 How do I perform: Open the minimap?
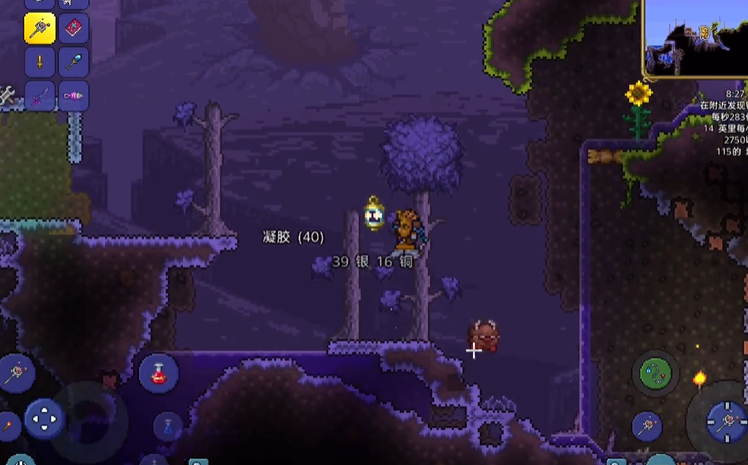pyautogui.click(x=695, y=38)
